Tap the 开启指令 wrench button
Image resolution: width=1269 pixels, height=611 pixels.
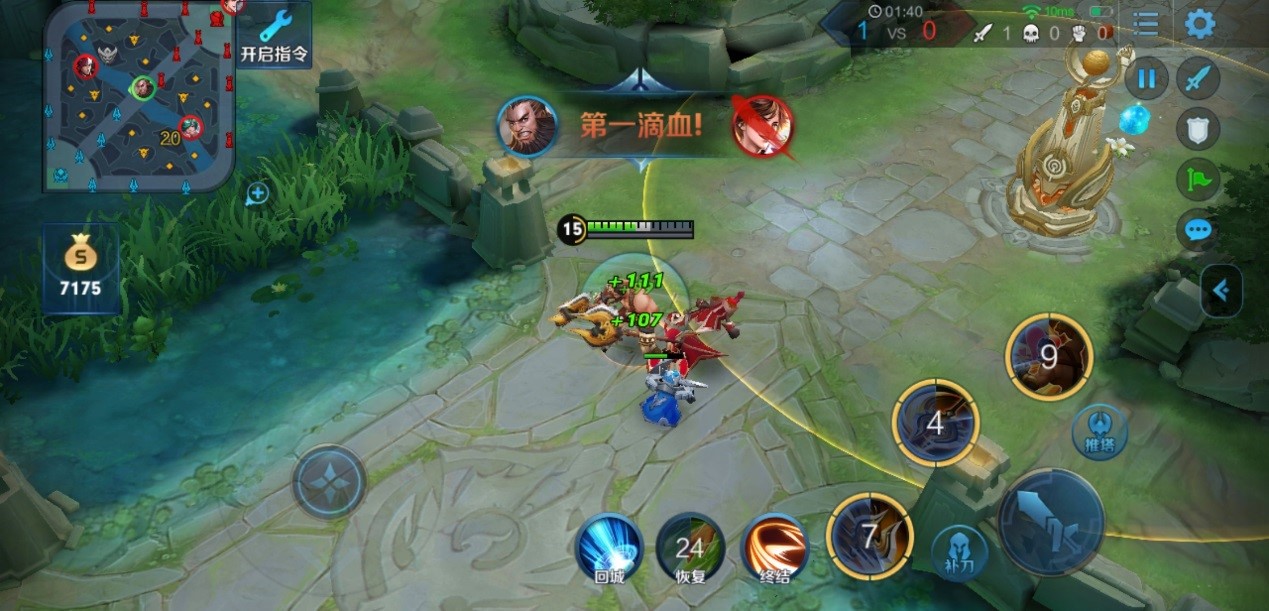(x=273, y=35)
